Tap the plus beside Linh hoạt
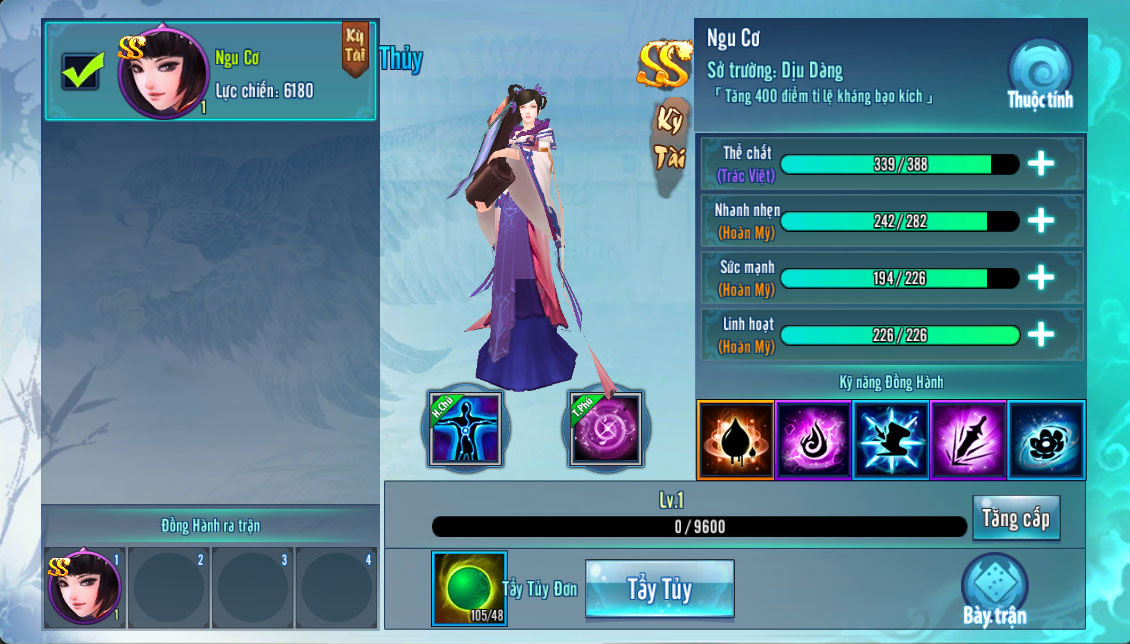 tap(1041, 335)
